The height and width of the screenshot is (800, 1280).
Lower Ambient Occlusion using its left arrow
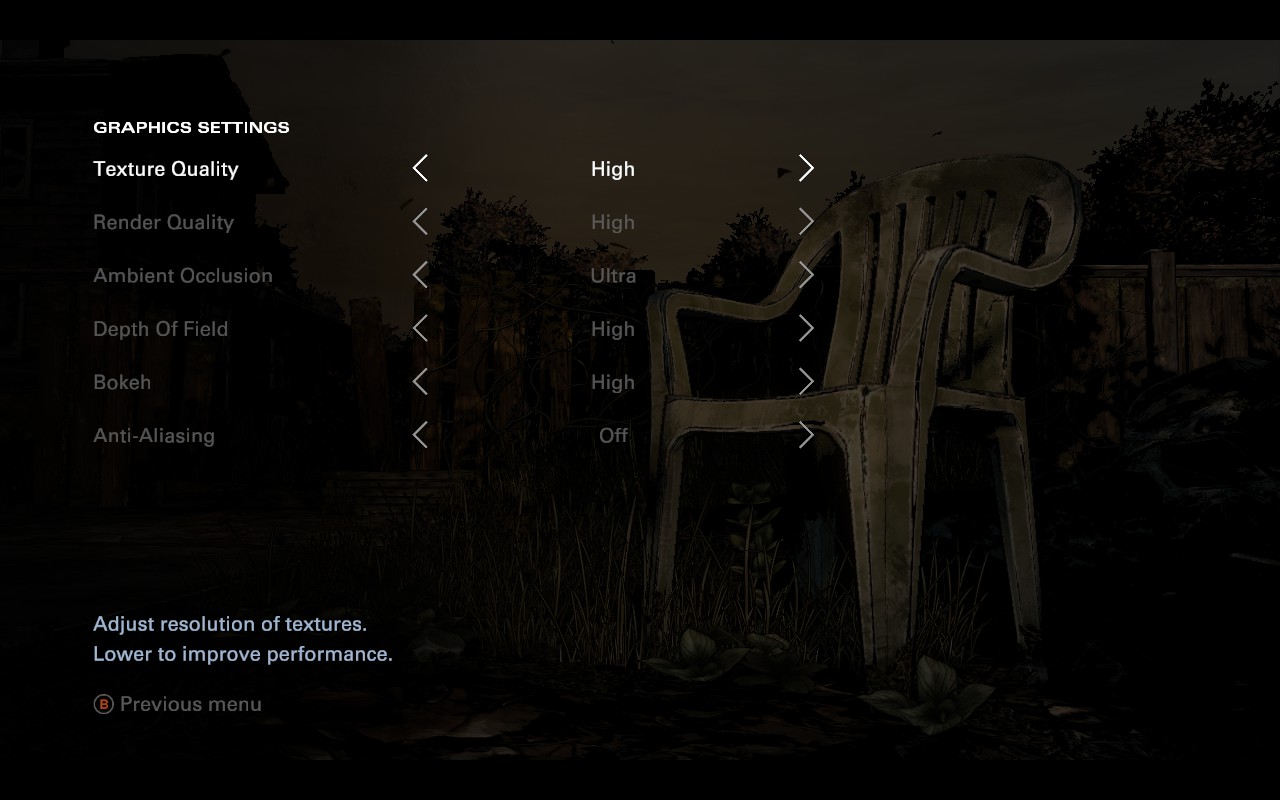tap(420, 275)
